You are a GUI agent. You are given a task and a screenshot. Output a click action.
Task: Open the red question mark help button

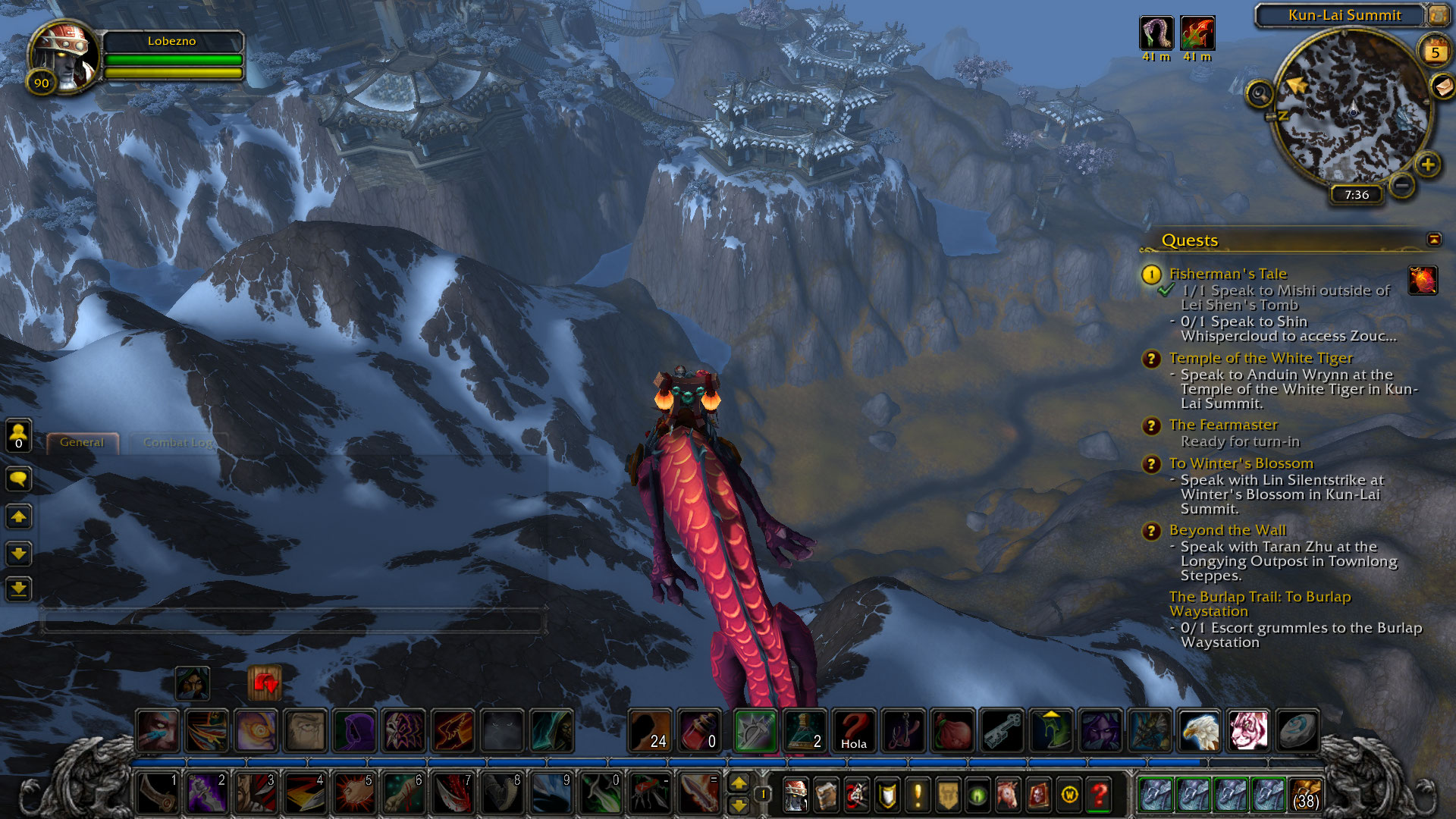click(x=1099, y=795)
